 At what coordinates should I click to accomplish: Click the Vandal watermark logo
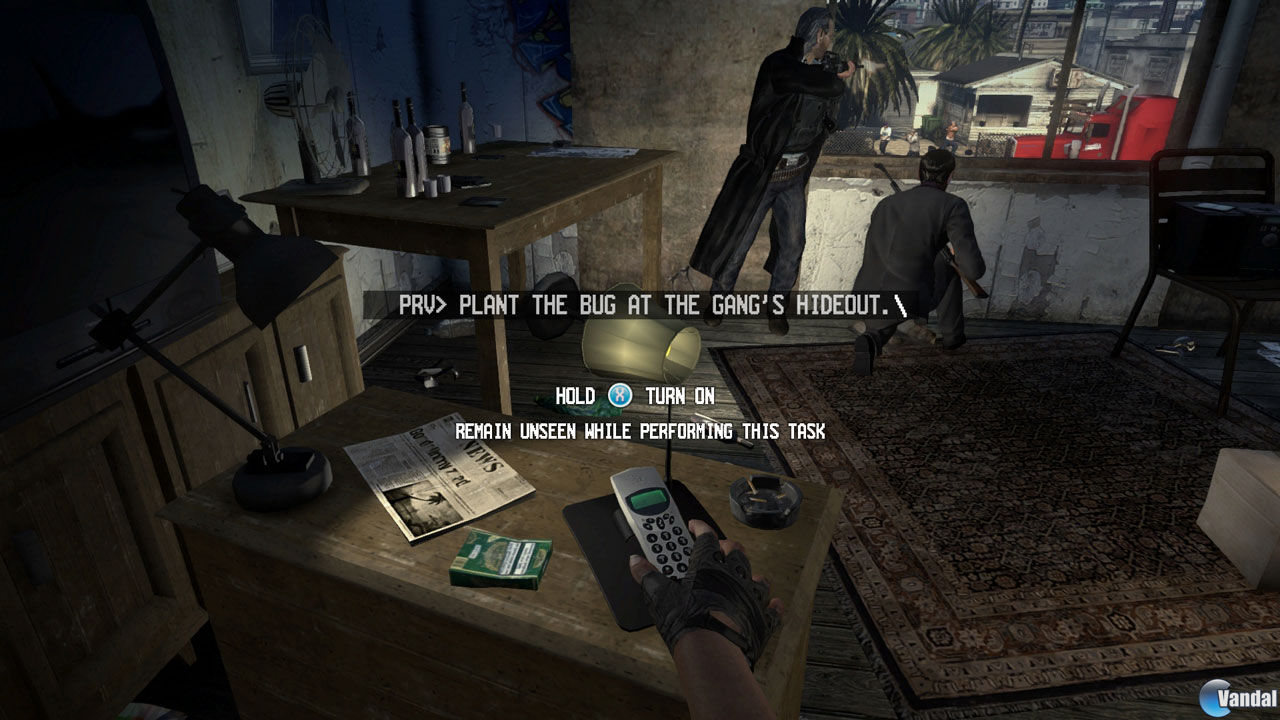coord(1233,699)
